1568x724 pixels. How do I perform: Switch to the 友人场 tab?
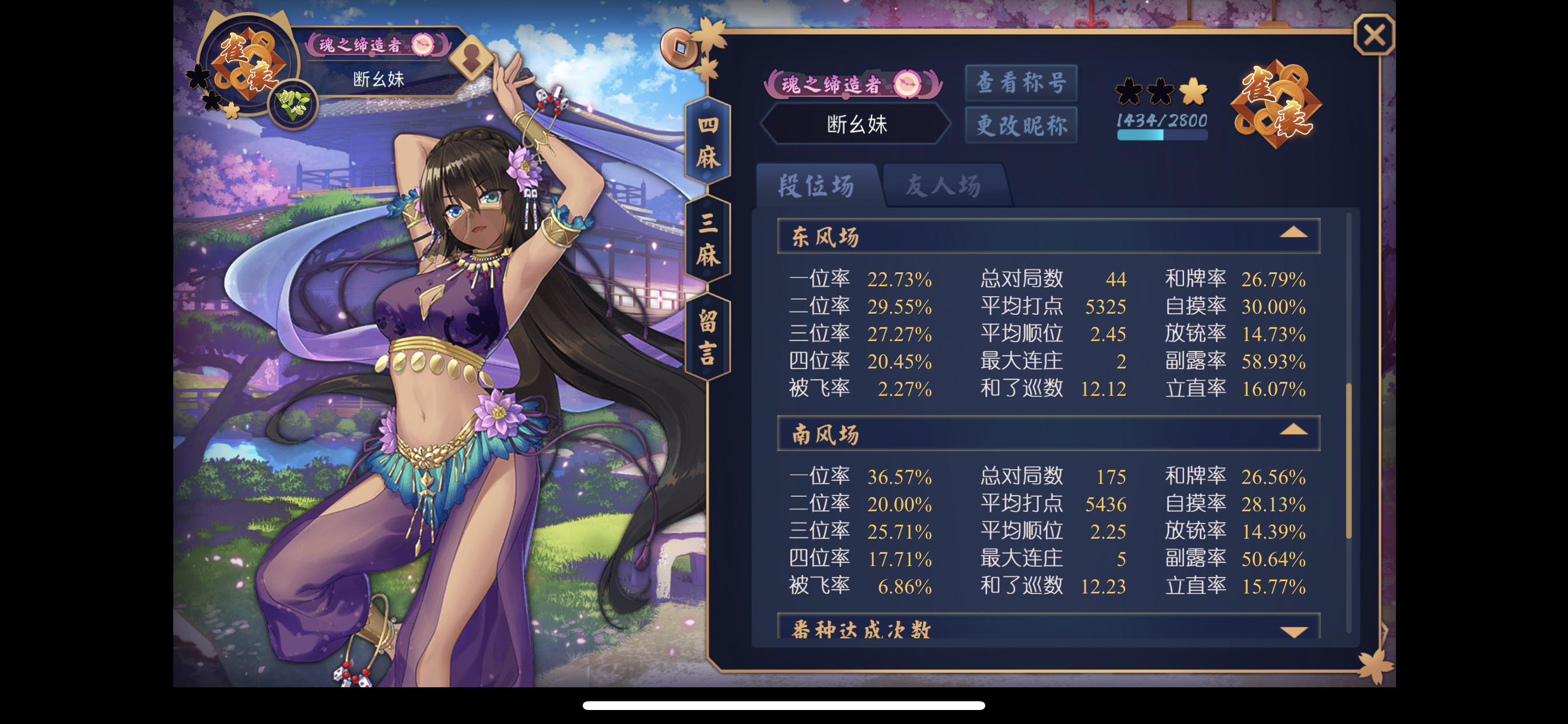coord(947,186)
